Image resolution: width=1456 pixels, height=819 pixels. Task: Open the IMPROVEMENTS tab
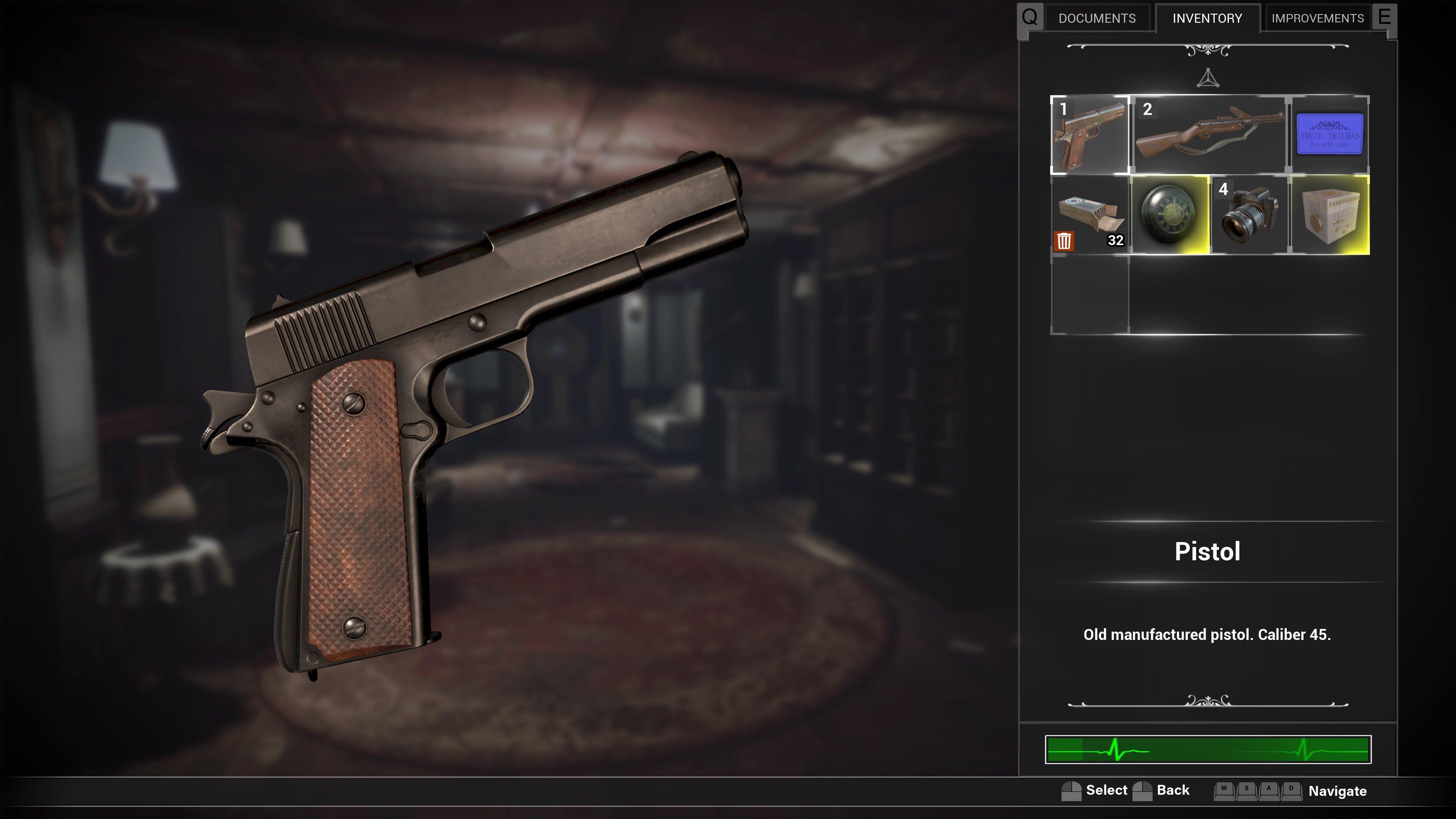click(1317, 17)
